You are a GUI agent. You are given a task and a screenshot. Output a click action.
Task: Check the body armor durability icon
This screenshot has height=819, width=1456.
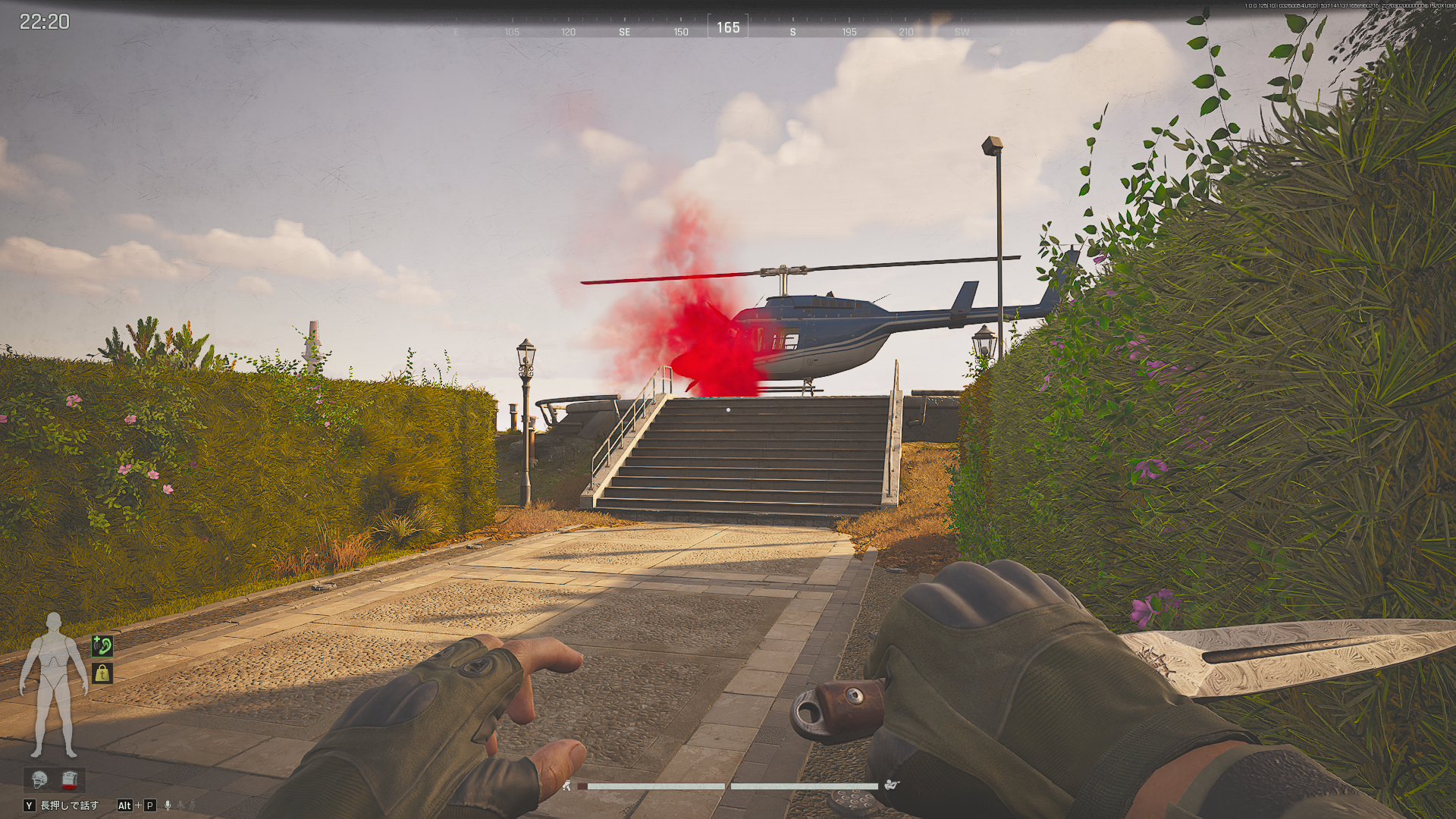[x=70, y=779]
